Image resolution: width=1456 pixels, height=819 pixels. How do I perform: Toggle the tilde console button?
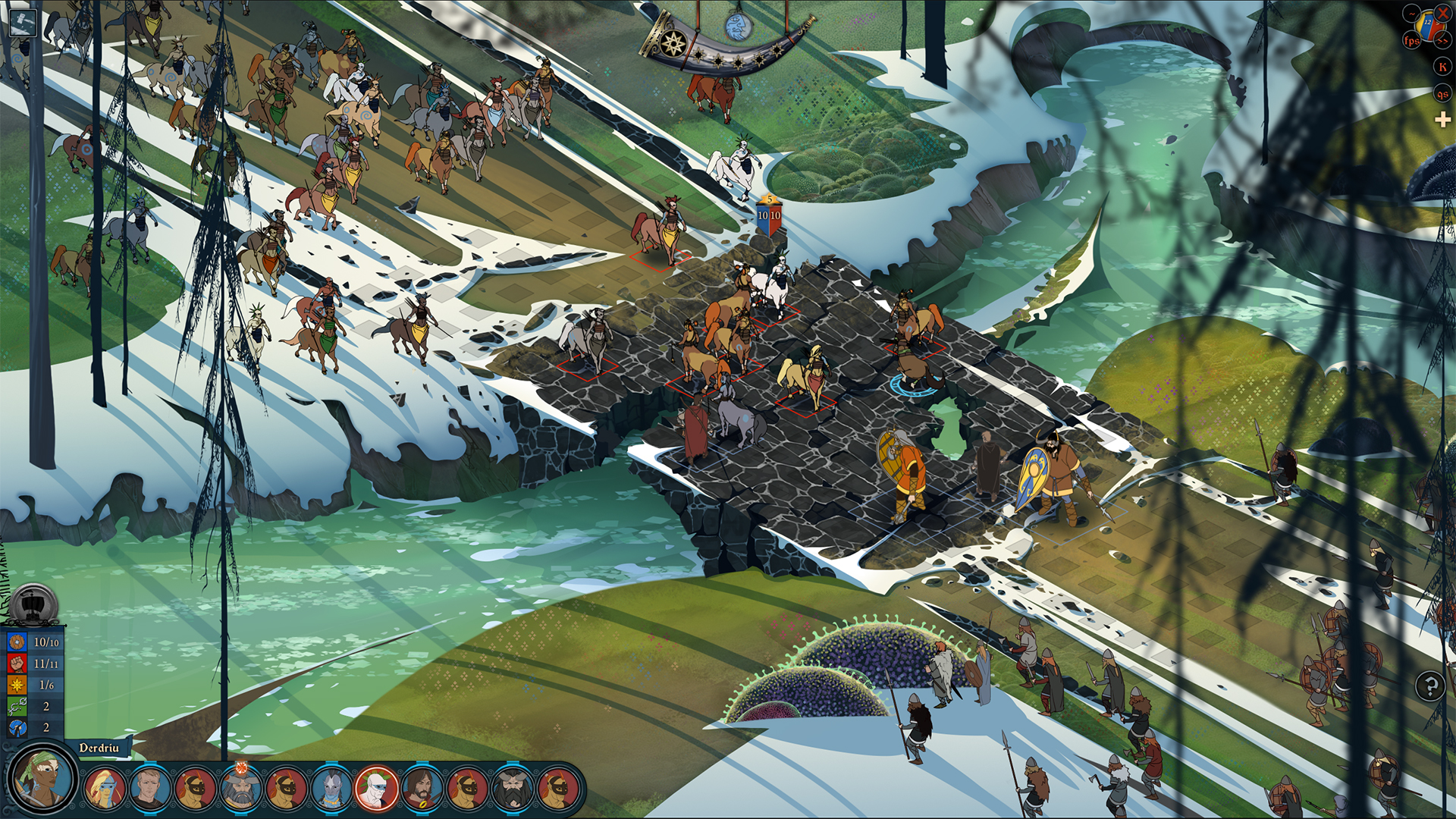pos(1412,14)
